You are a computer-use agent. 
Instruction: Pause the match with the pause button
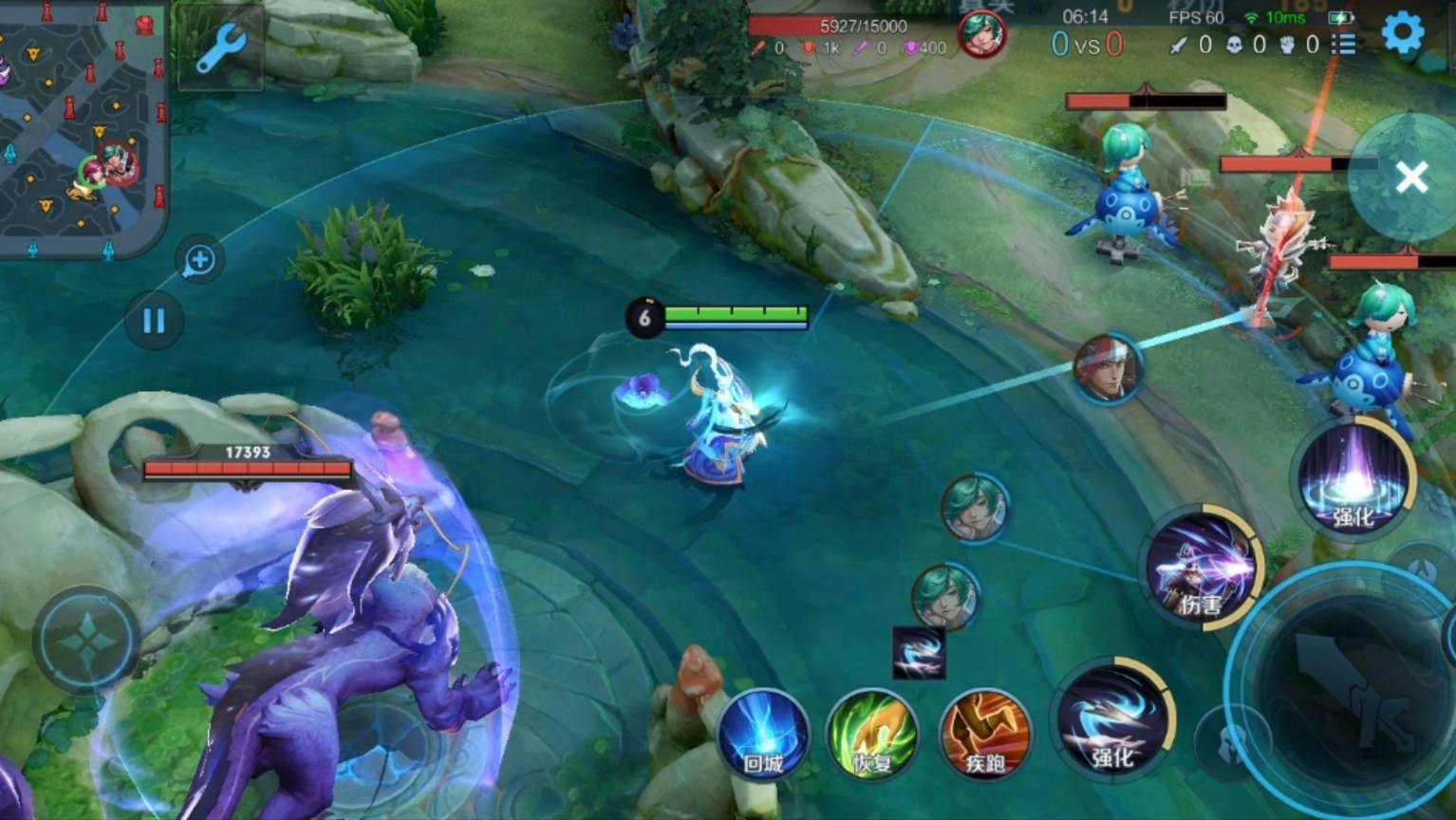click(153, 321)
